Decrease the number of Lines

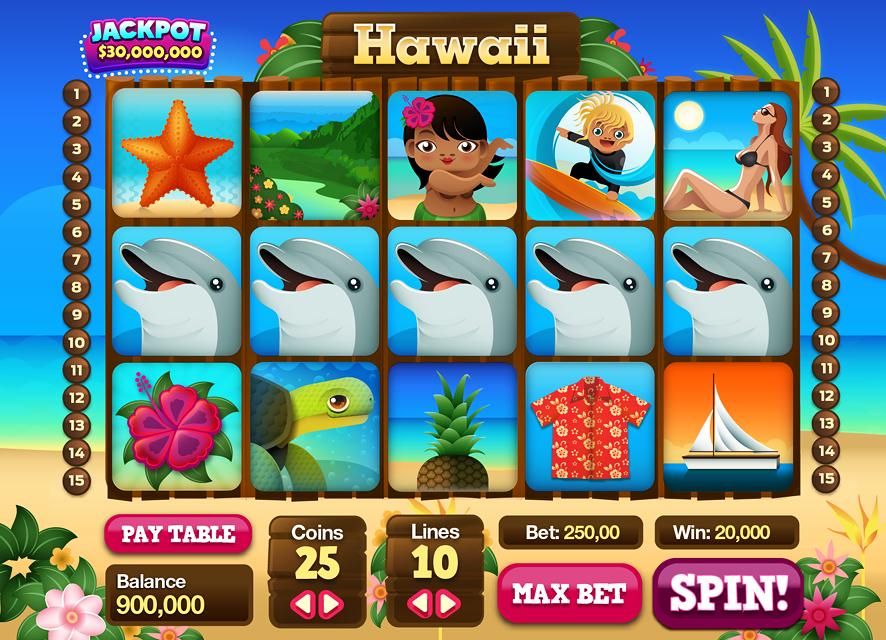coord(421,603)
